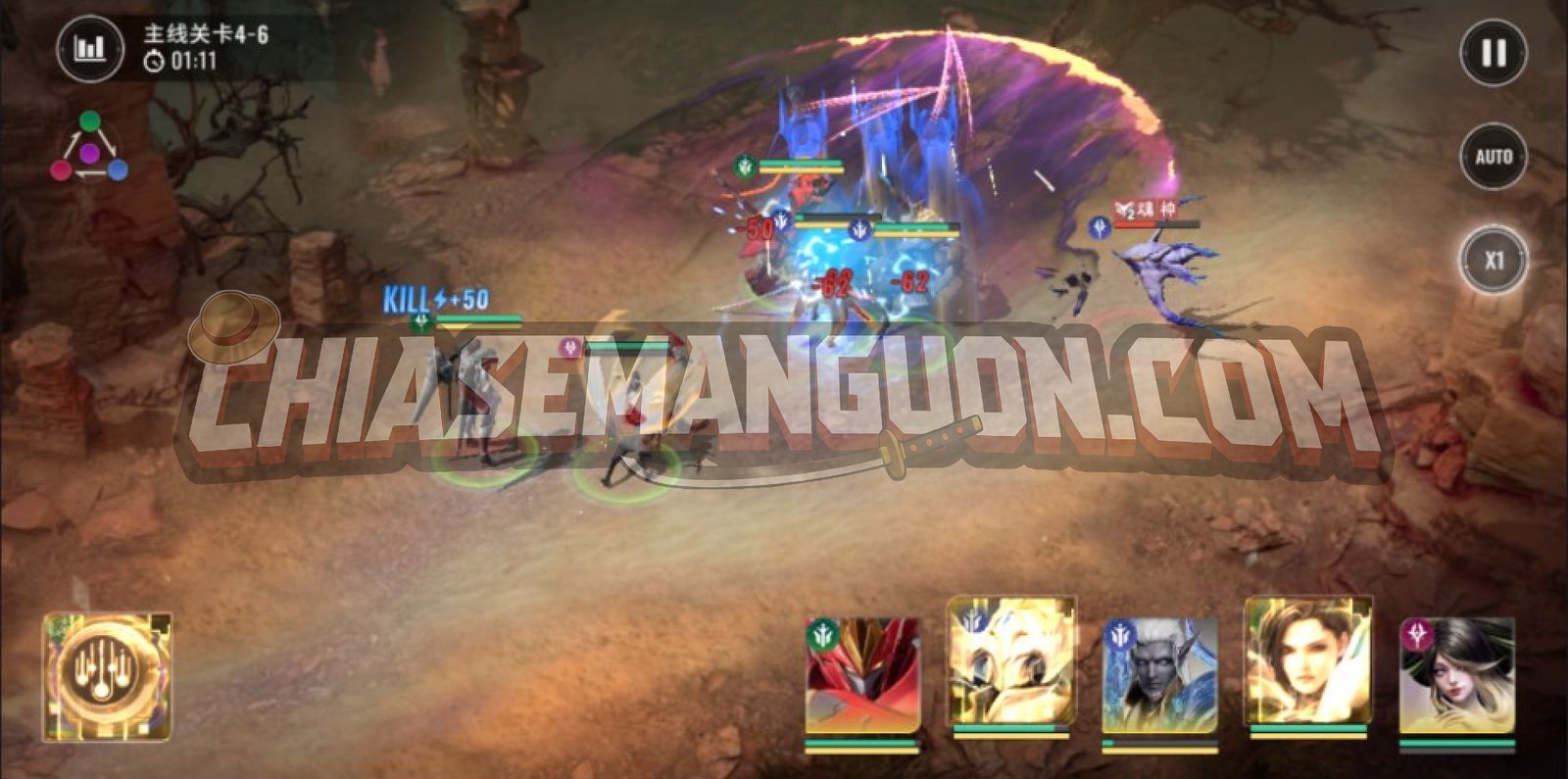This screenshot has height=779, width=1568.
Task: Toggle AUTO battle mode
Action: 1493,157
